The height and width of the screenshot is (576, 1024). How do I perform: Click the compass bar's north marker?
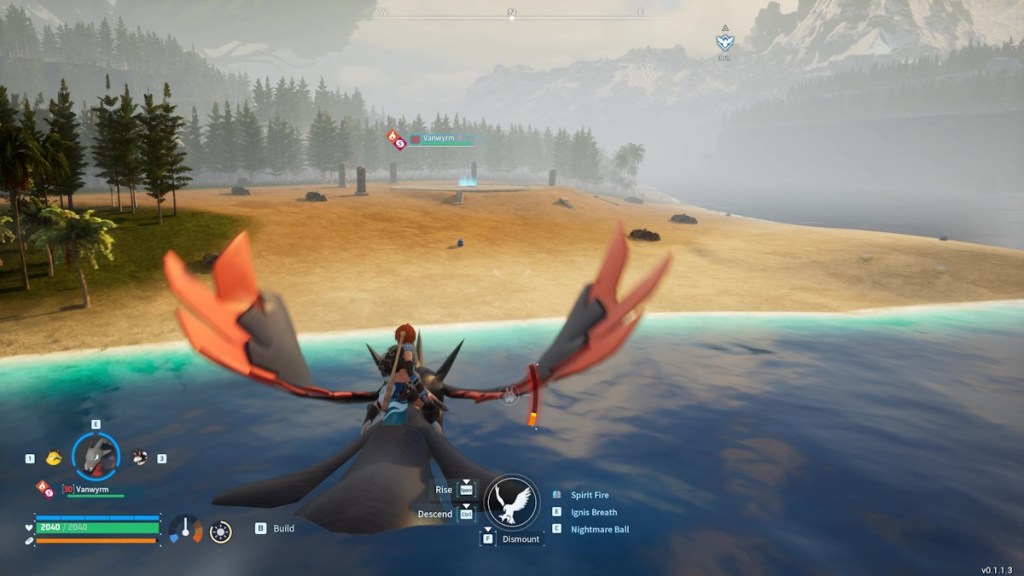512,12
